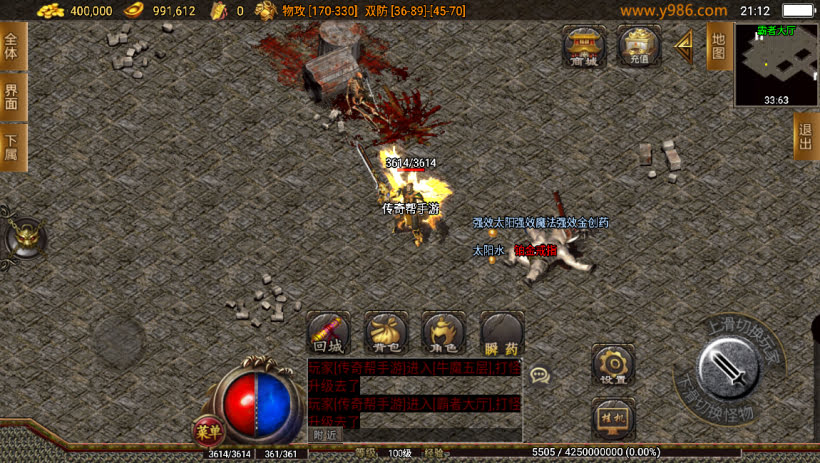Activate the 瞬药 instant potion button

click(502, 332)
